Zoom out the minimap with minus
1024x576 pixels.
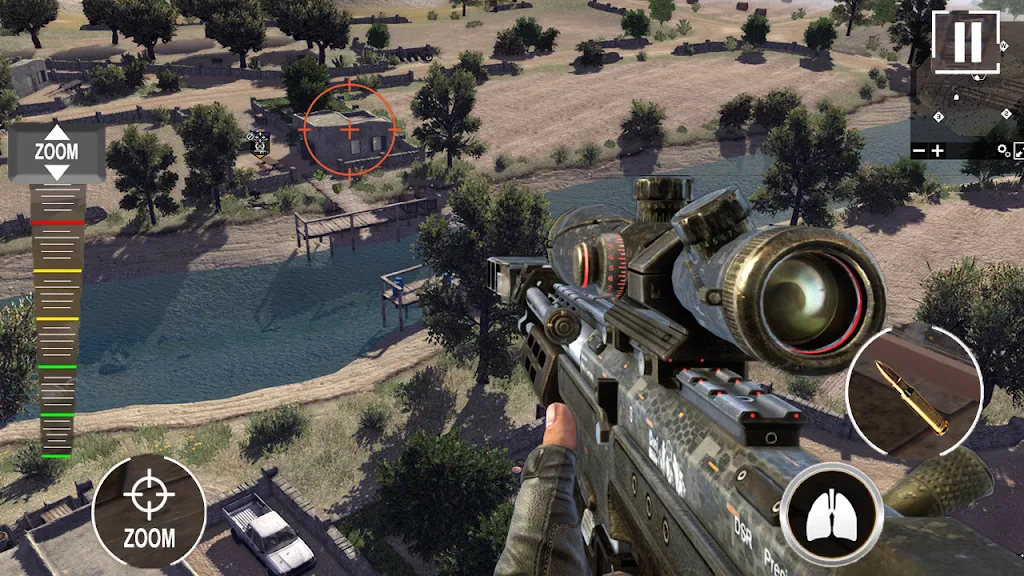[919, 150]
